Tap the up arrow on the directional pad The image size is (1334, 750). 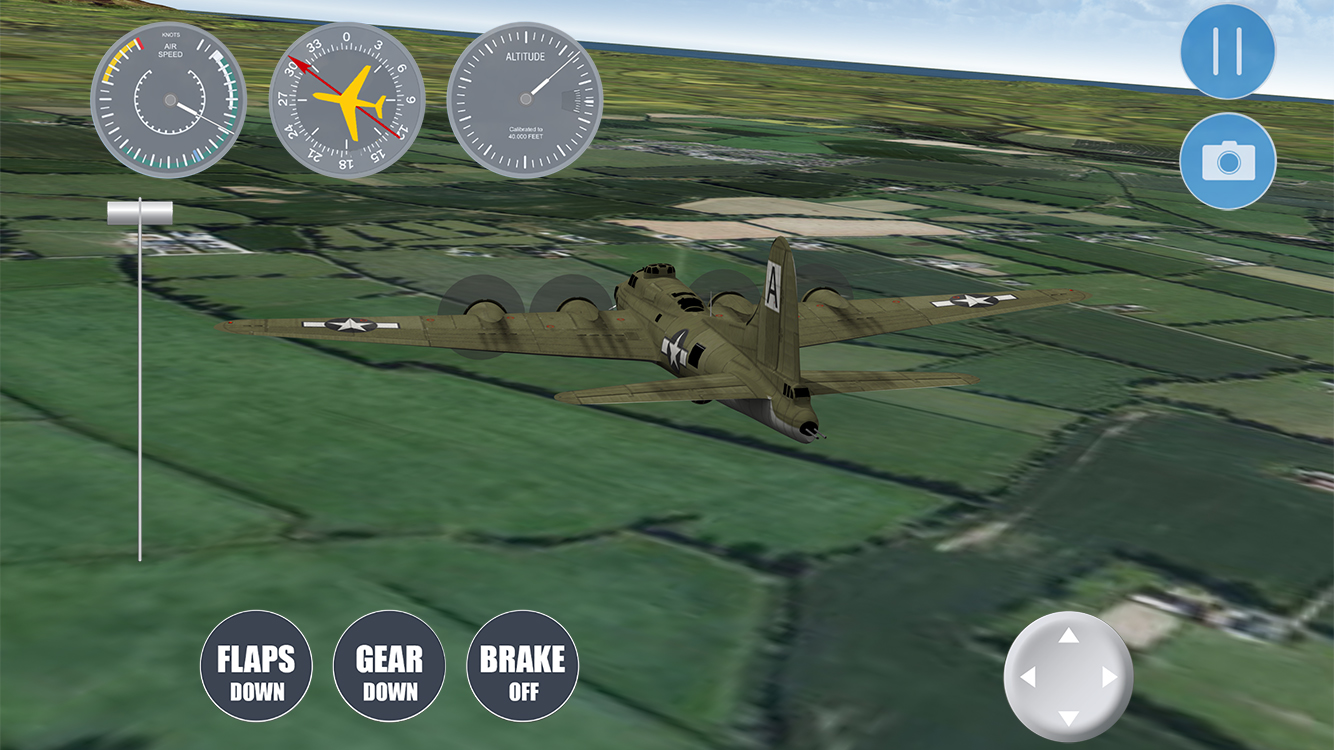click(x=1069, y=636)
